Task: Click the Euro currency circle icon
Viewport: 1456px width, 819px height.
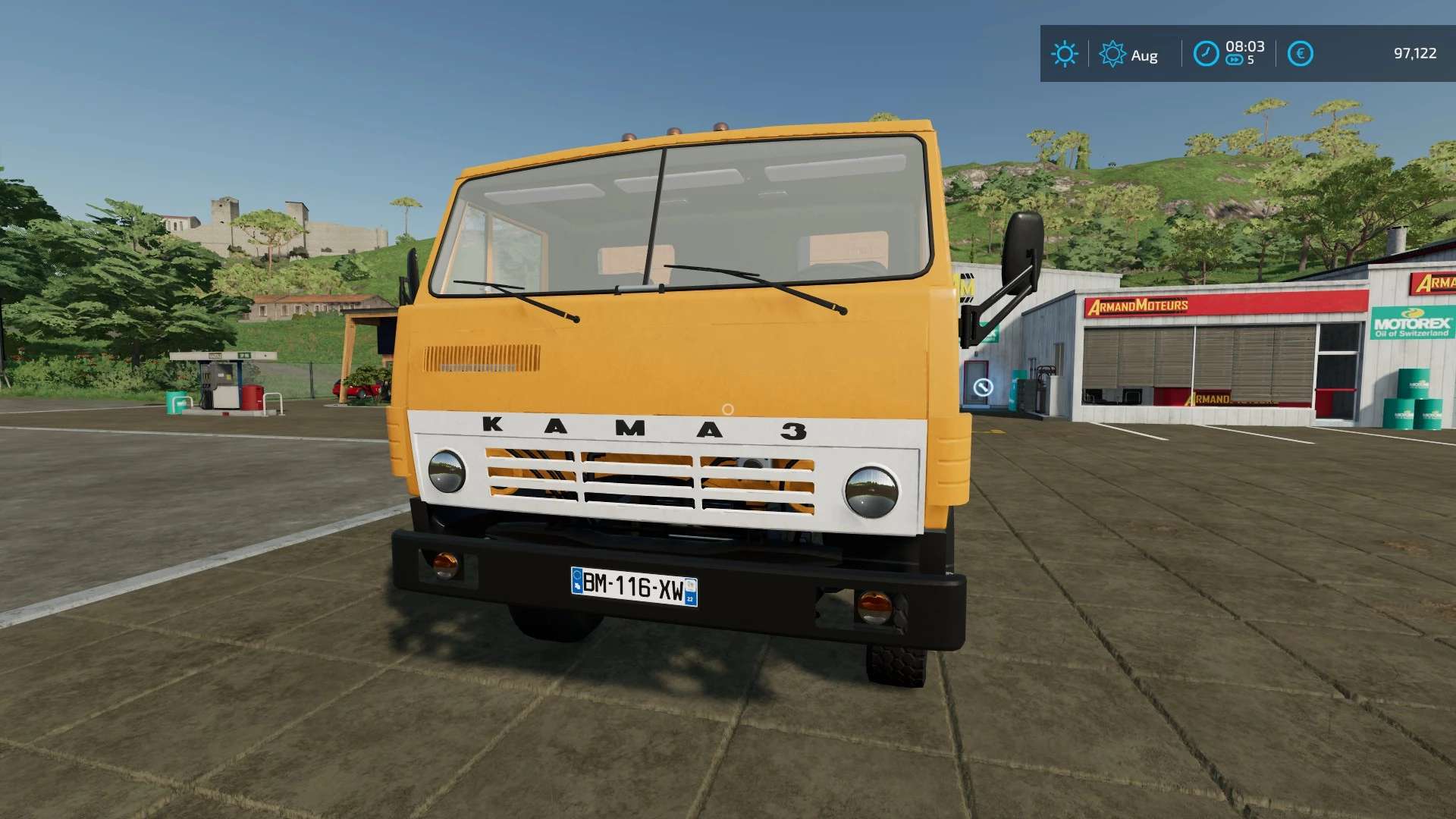Action: [x=1300, y=54]
